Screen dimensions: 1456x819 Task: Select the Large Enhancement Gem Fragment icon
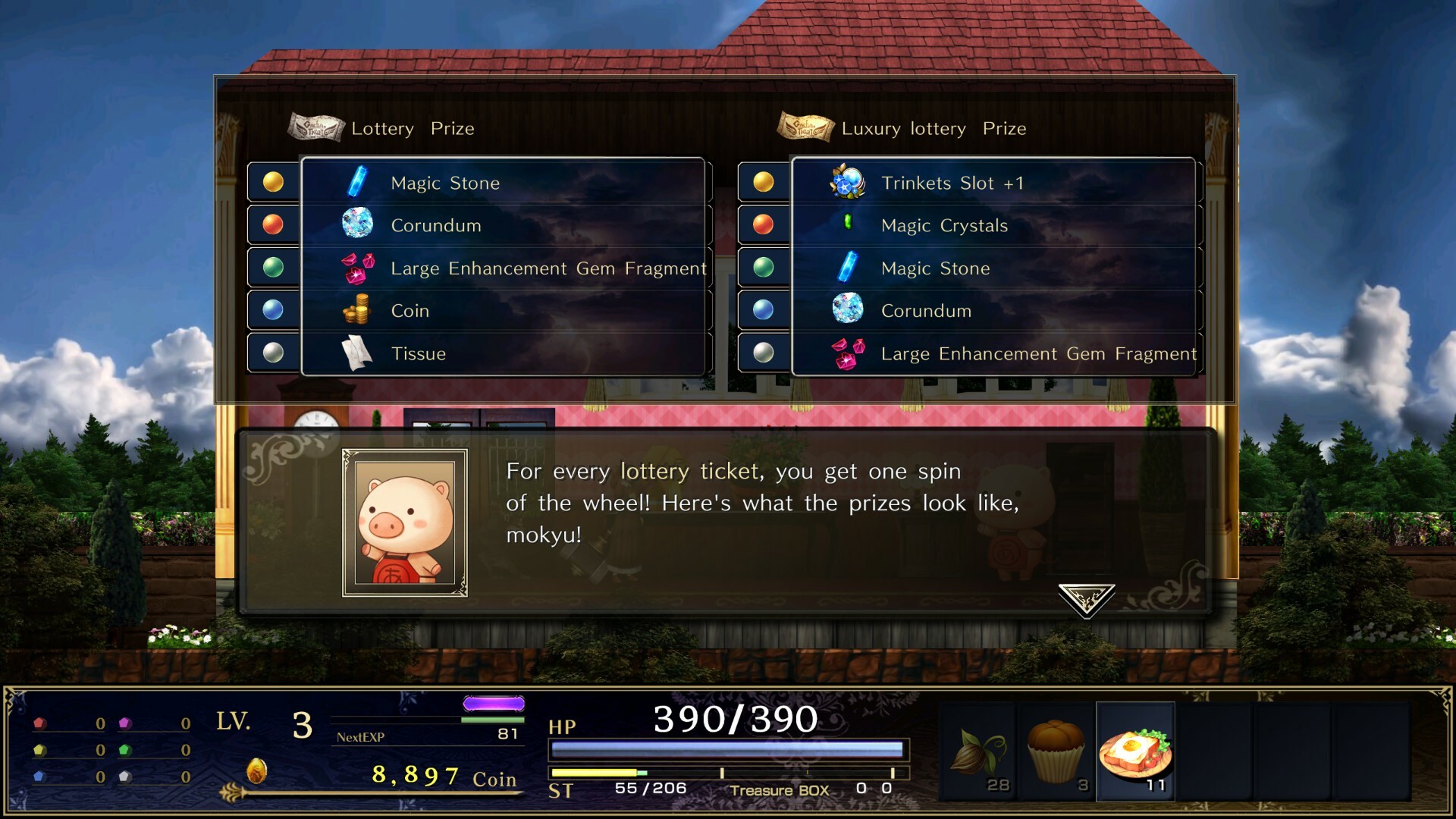pos(358,267)
